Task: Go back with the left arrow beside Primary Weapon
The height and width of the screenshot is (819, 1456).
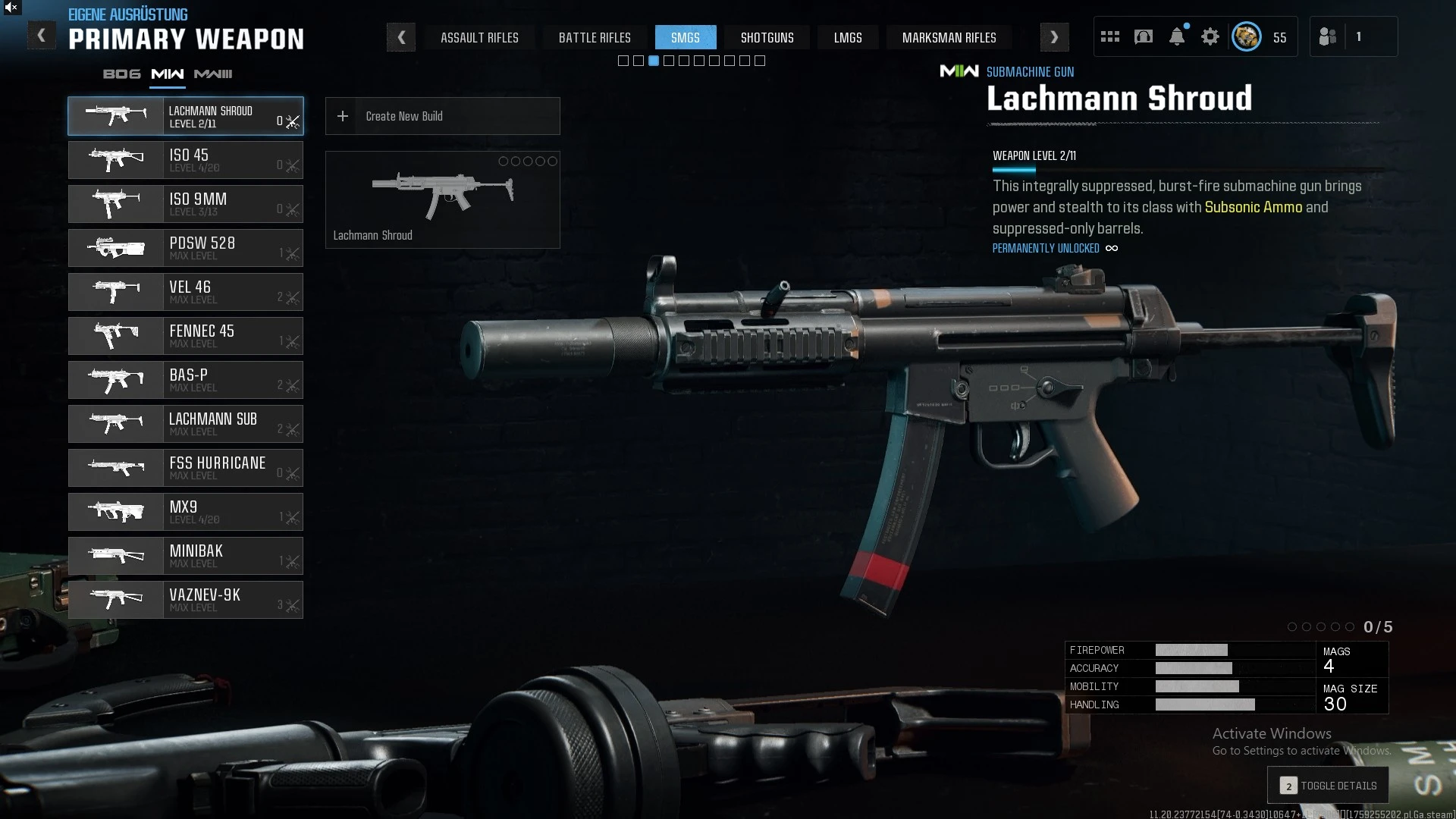Action: tap(41, 36)
